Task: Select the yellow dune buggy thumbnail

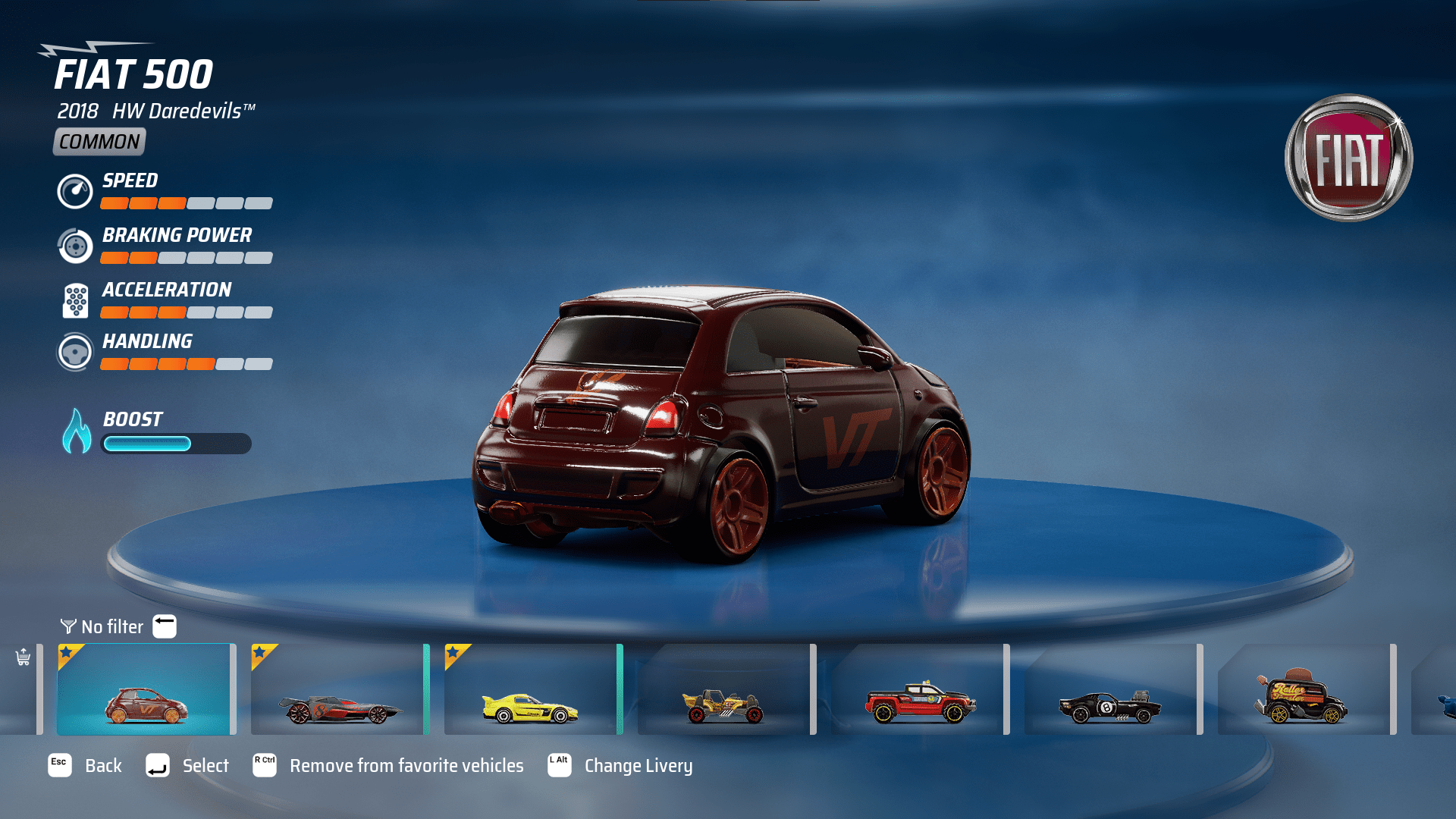Action: click(725, 689)
